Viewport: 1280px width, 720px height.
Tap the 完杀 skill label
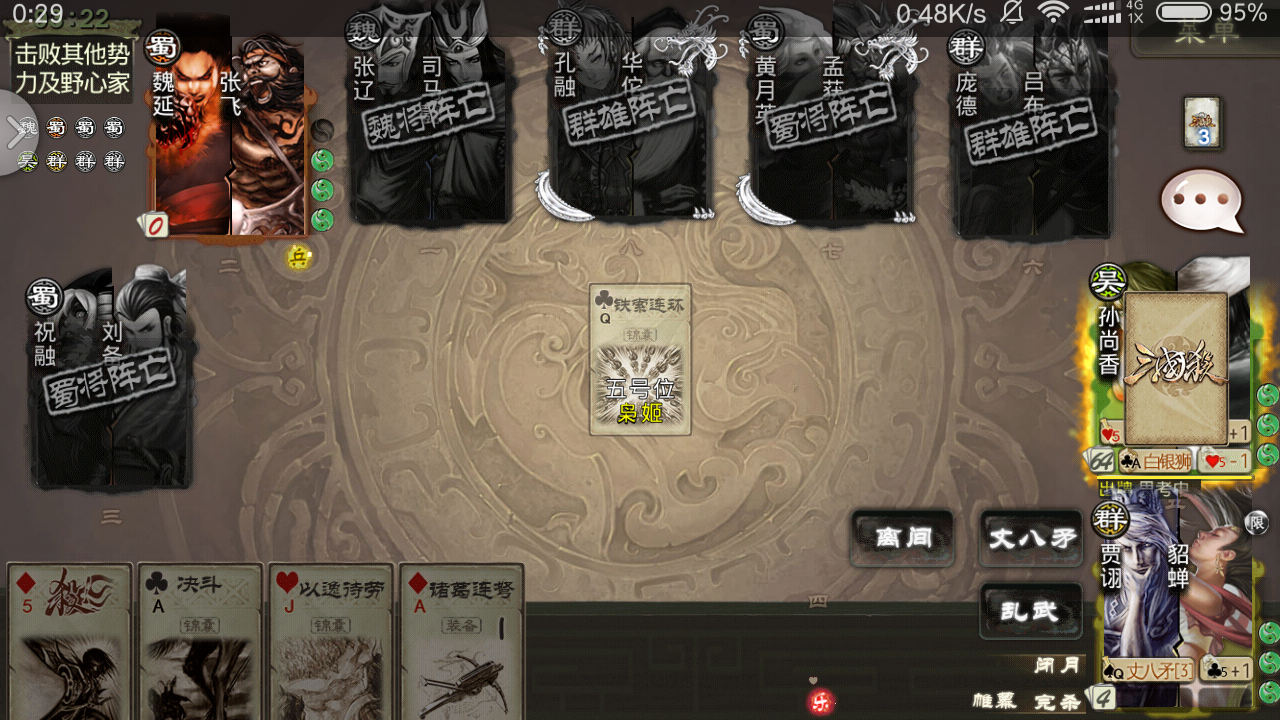pyautogui.click(x=1058, y=701)
